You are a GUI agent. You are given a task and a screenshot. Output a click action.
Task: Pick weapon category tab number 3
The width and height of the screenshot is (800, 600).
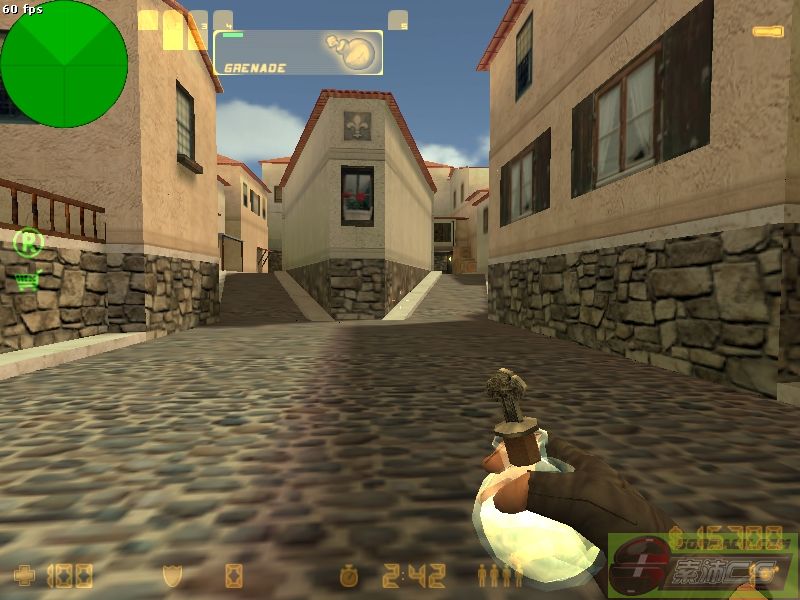tap(198, 19)
